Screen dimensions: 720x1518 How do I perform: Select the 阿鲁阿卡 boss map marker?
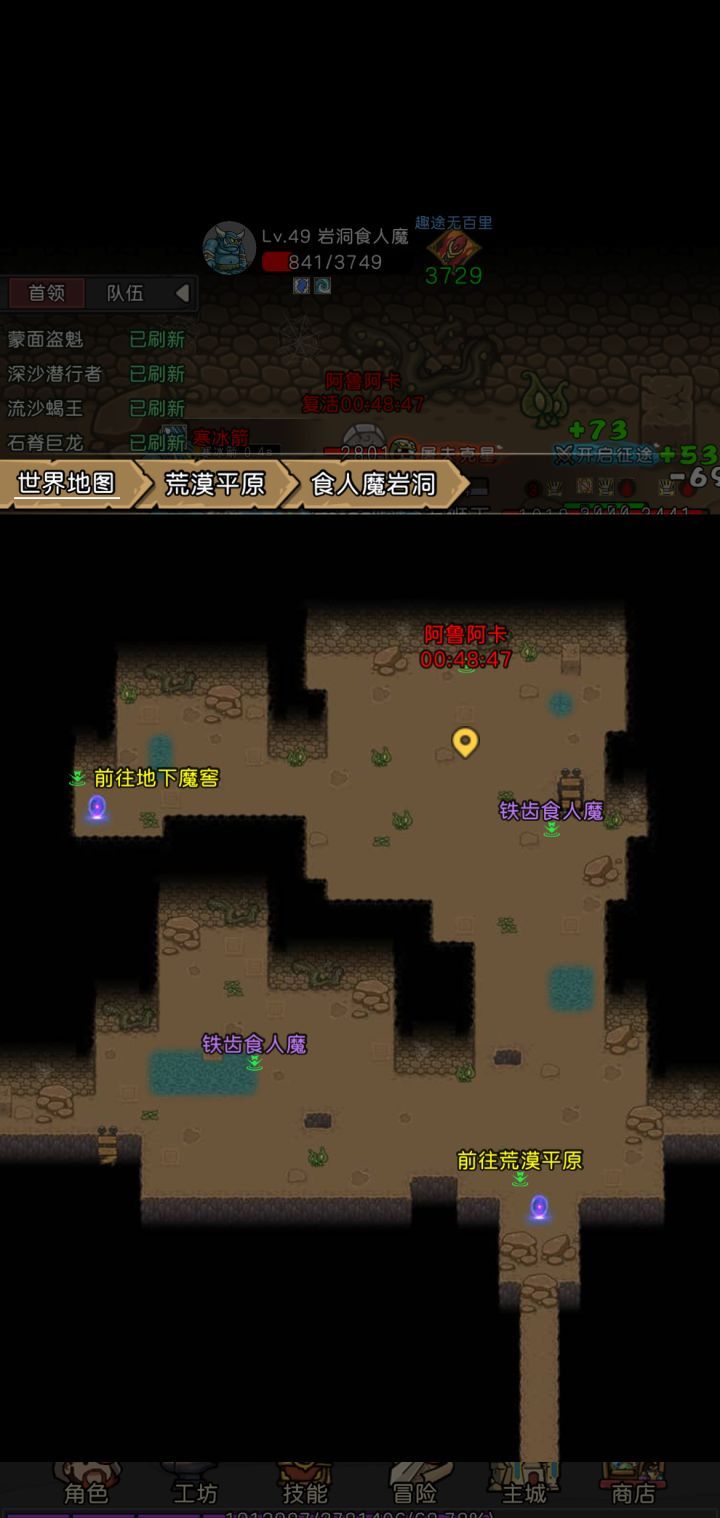point(465,647)
